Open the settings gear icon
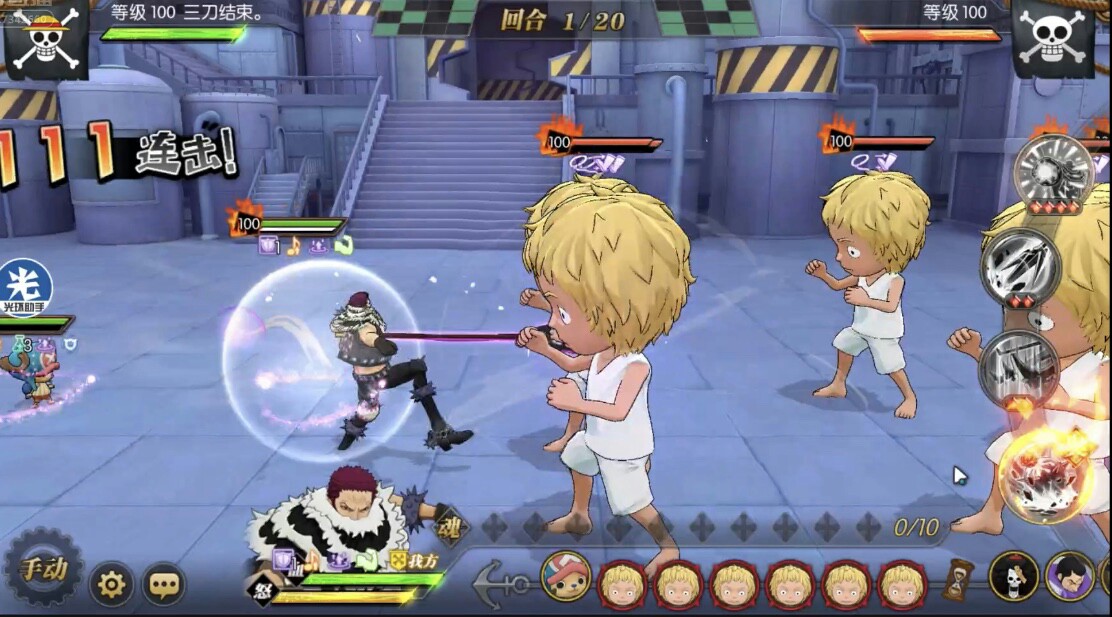The height and width of the screenshot is (617, 1112). click(x=111, y=583)
